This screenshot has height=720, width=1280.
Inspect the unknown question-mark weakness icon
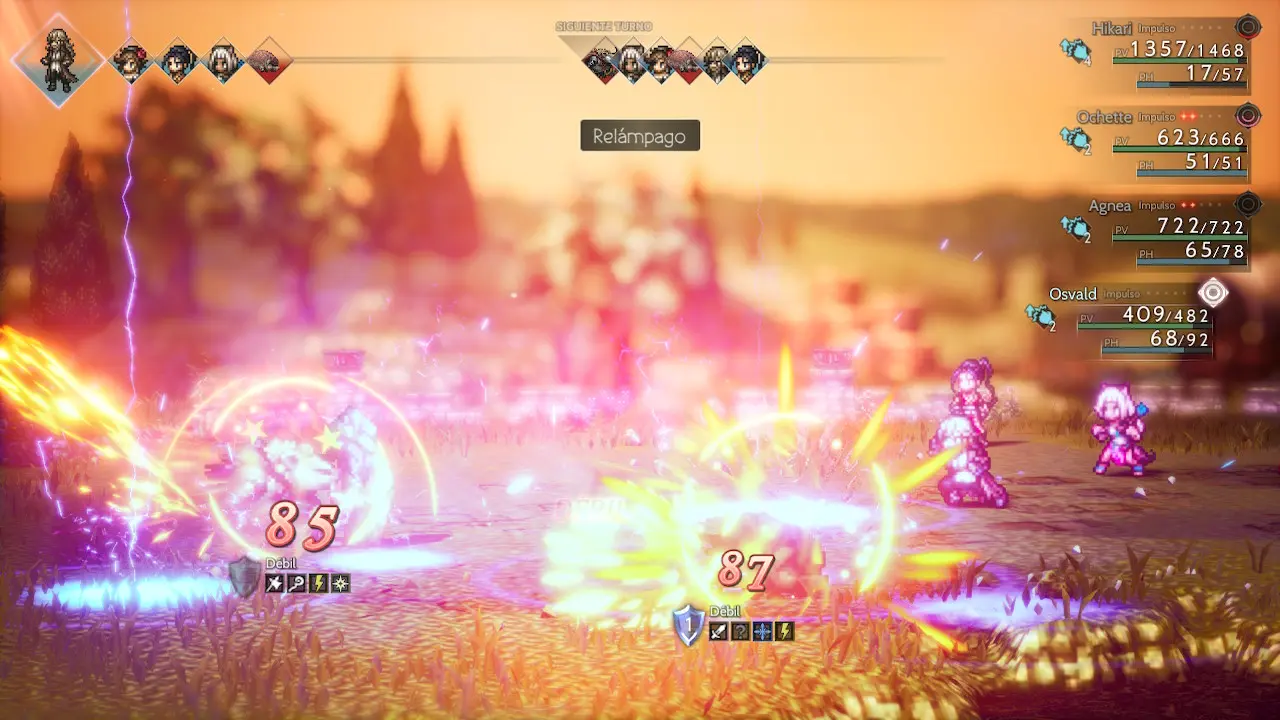tap(740, 631)
